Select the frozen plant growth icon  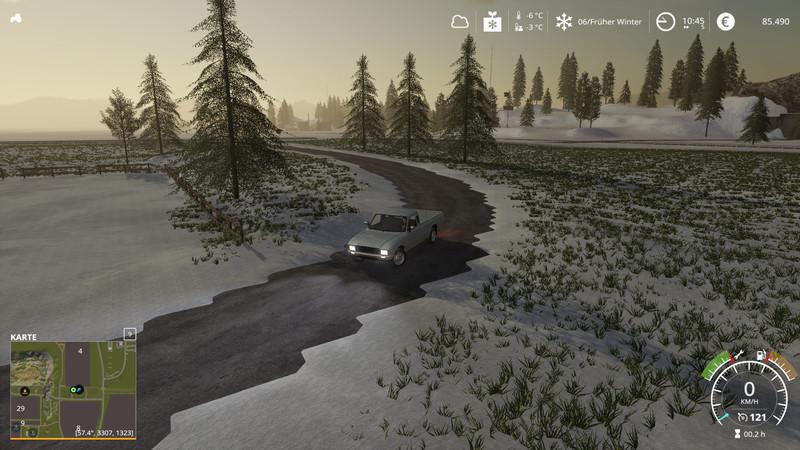tap(492, 21)
